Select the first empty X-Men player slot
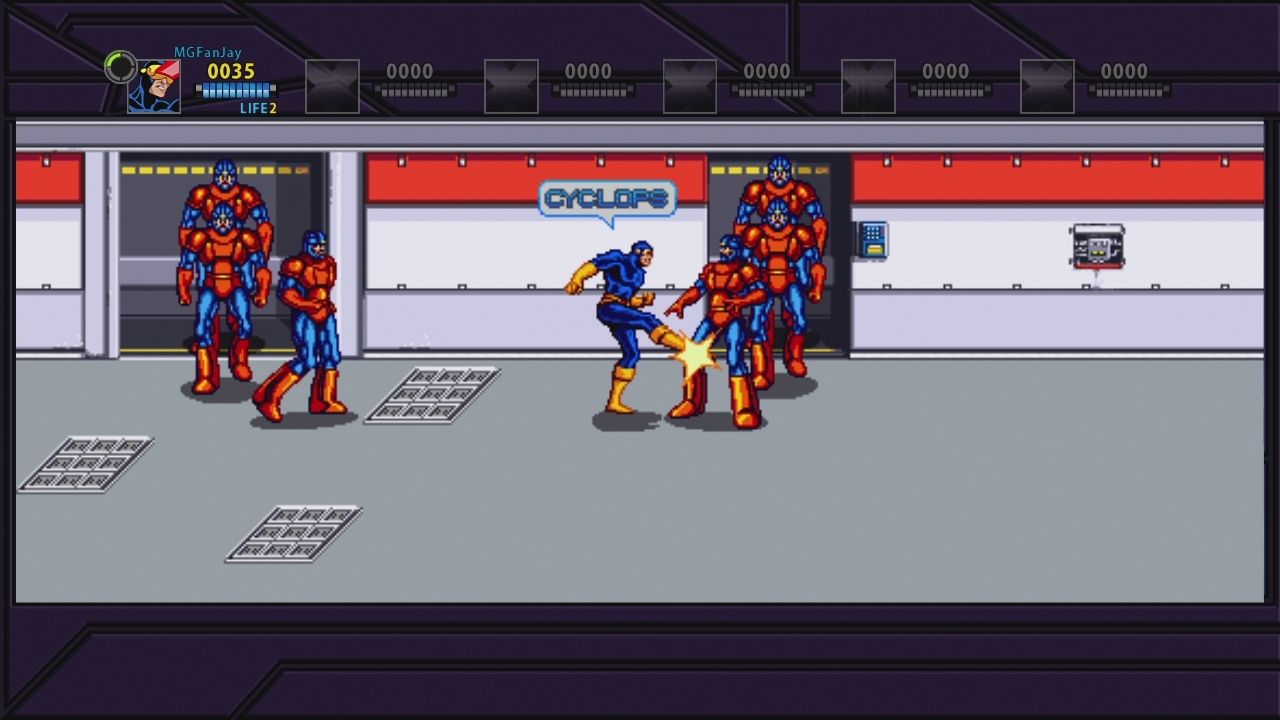Viewport: 1280px width, 720px height. tap(330, 87)
